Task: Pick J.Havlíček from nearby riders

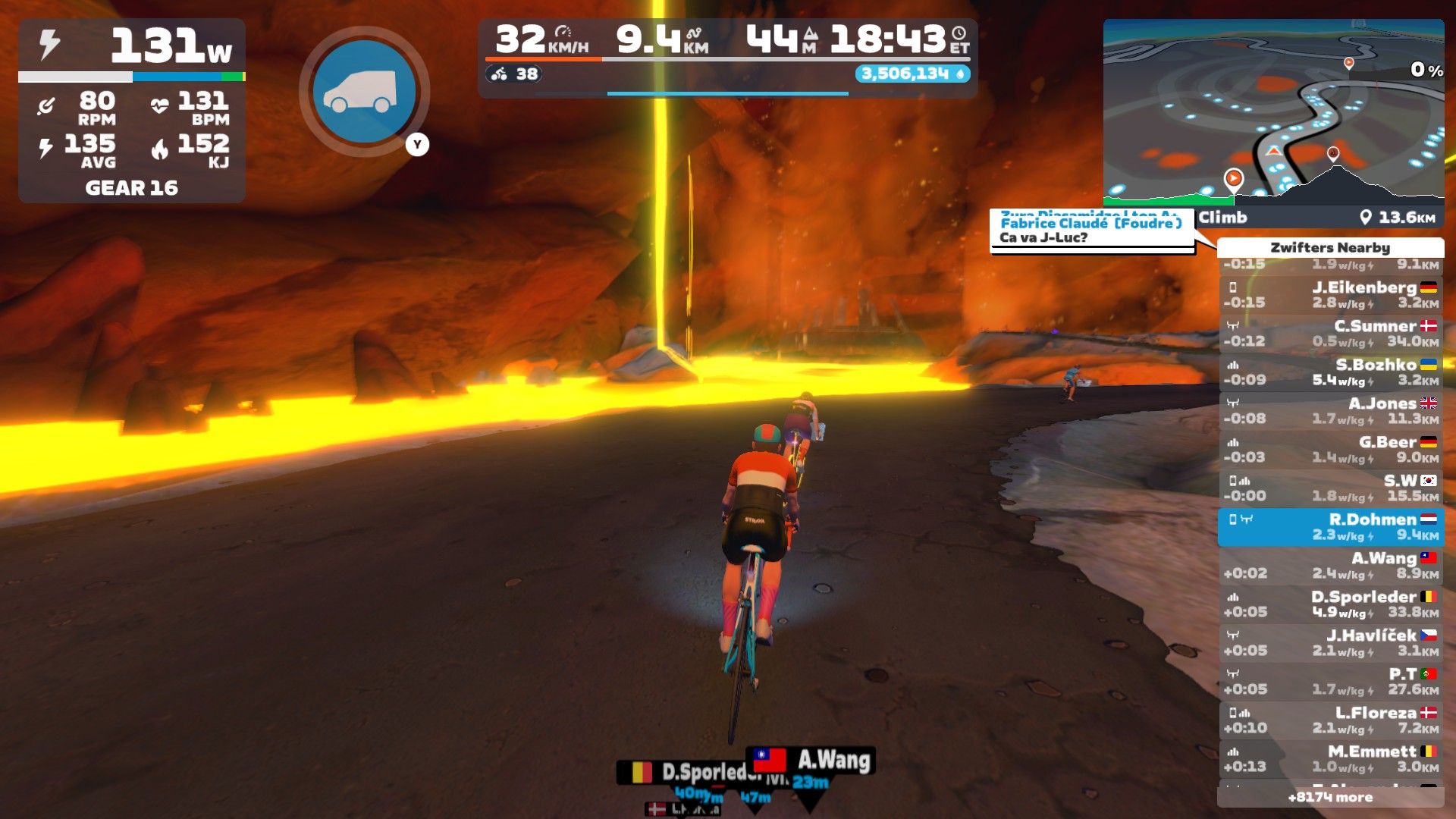Action: (1330, 643)
